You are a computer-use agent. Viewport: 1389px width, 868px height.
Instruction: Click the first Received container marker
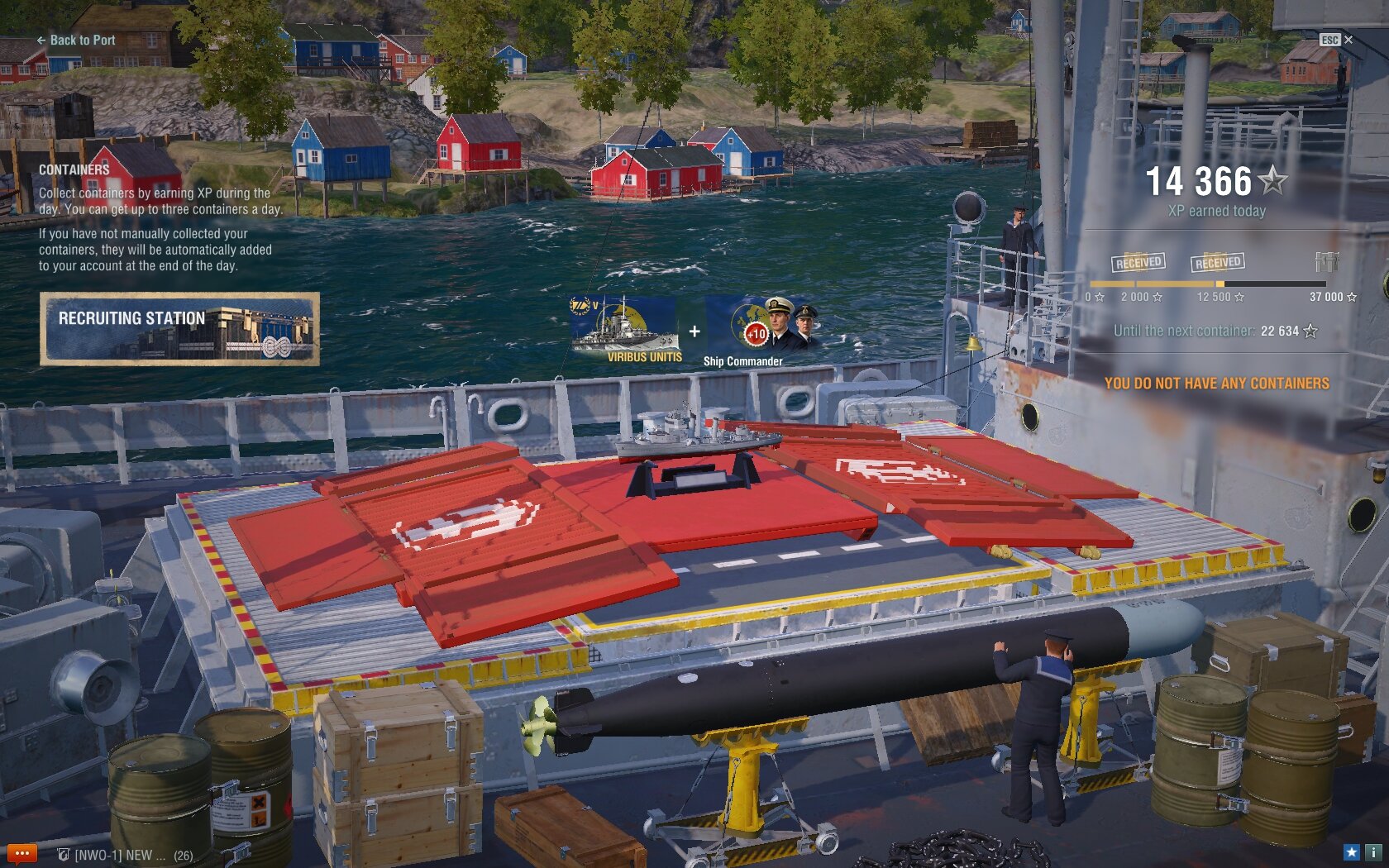1138,263
